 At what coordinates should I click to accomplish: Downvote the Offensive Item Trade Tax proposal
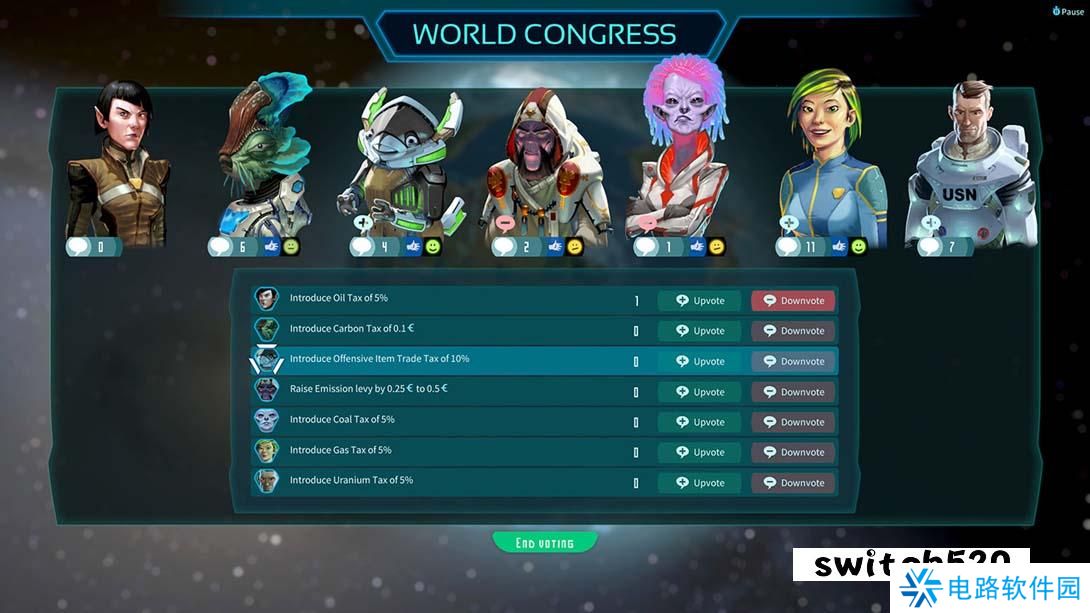(793, 361)
